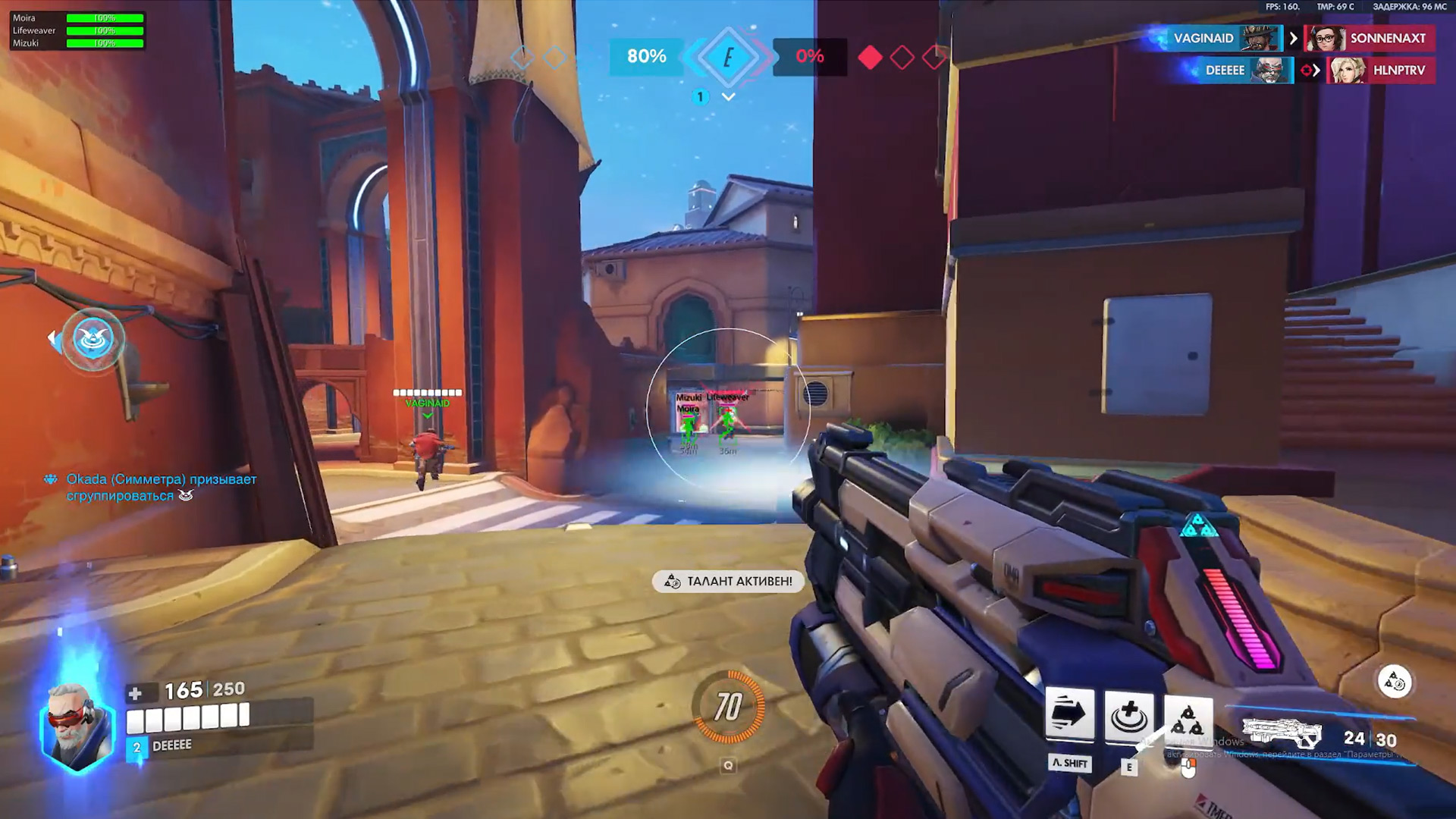Select the pulse rifle weapon icon
The width and height of the screenshot is (1456, 819).
[x=1283, y=734]
